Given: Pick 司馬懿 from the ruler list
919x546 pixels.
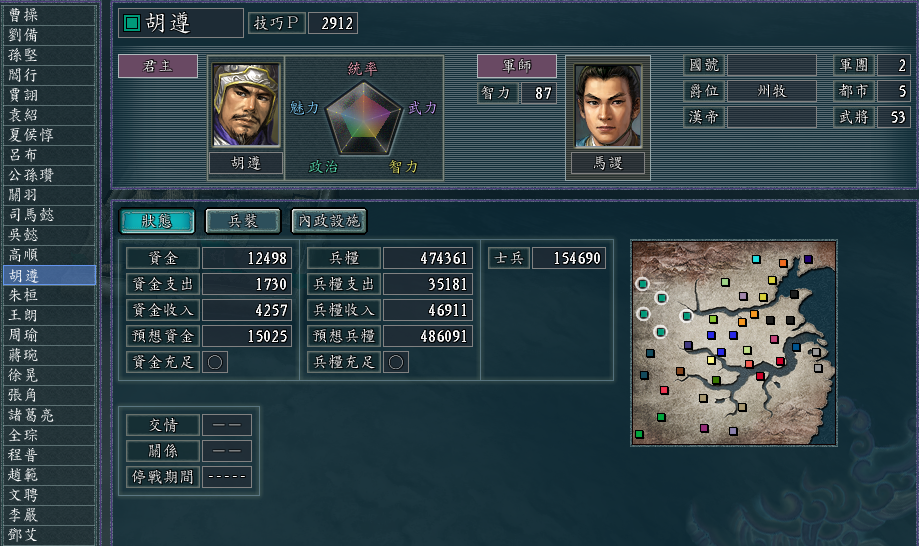Looking at the screenshot, I should pyautogui.click(x=49, y=215).
